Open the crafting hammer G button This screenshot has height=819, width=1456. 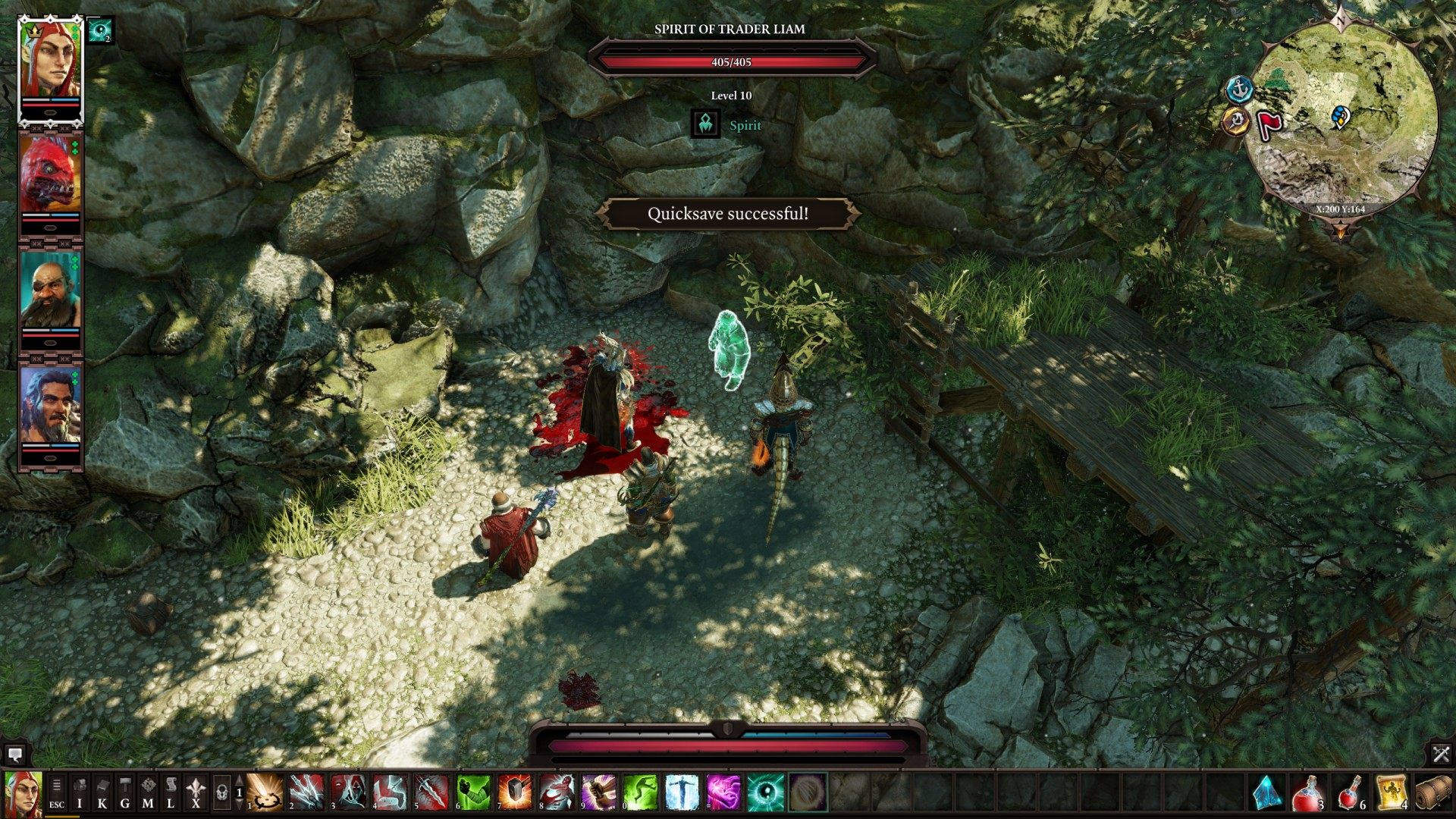[x=125, y=793]
